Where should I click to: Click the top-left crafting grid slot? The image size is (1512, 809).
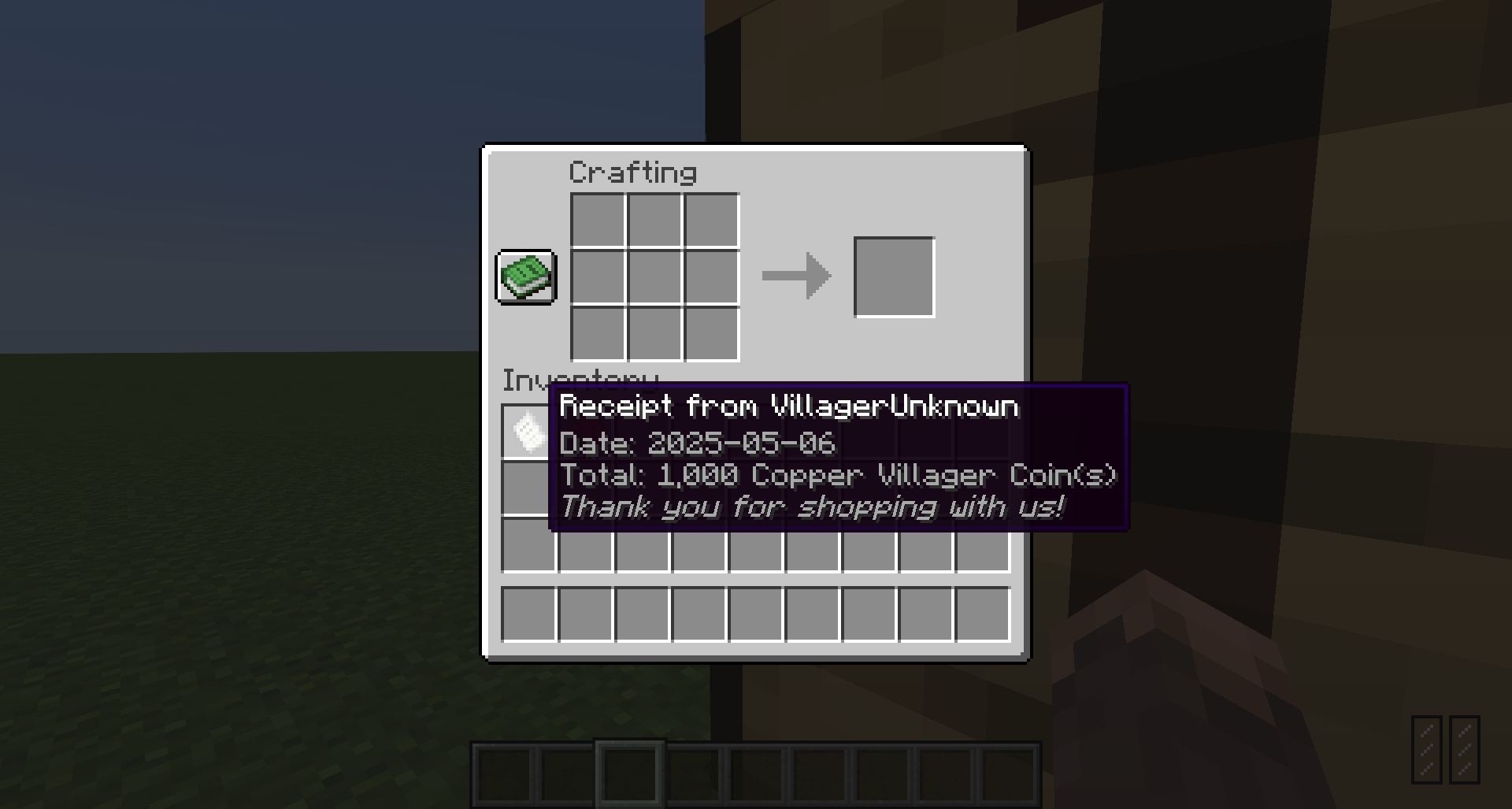596,220
